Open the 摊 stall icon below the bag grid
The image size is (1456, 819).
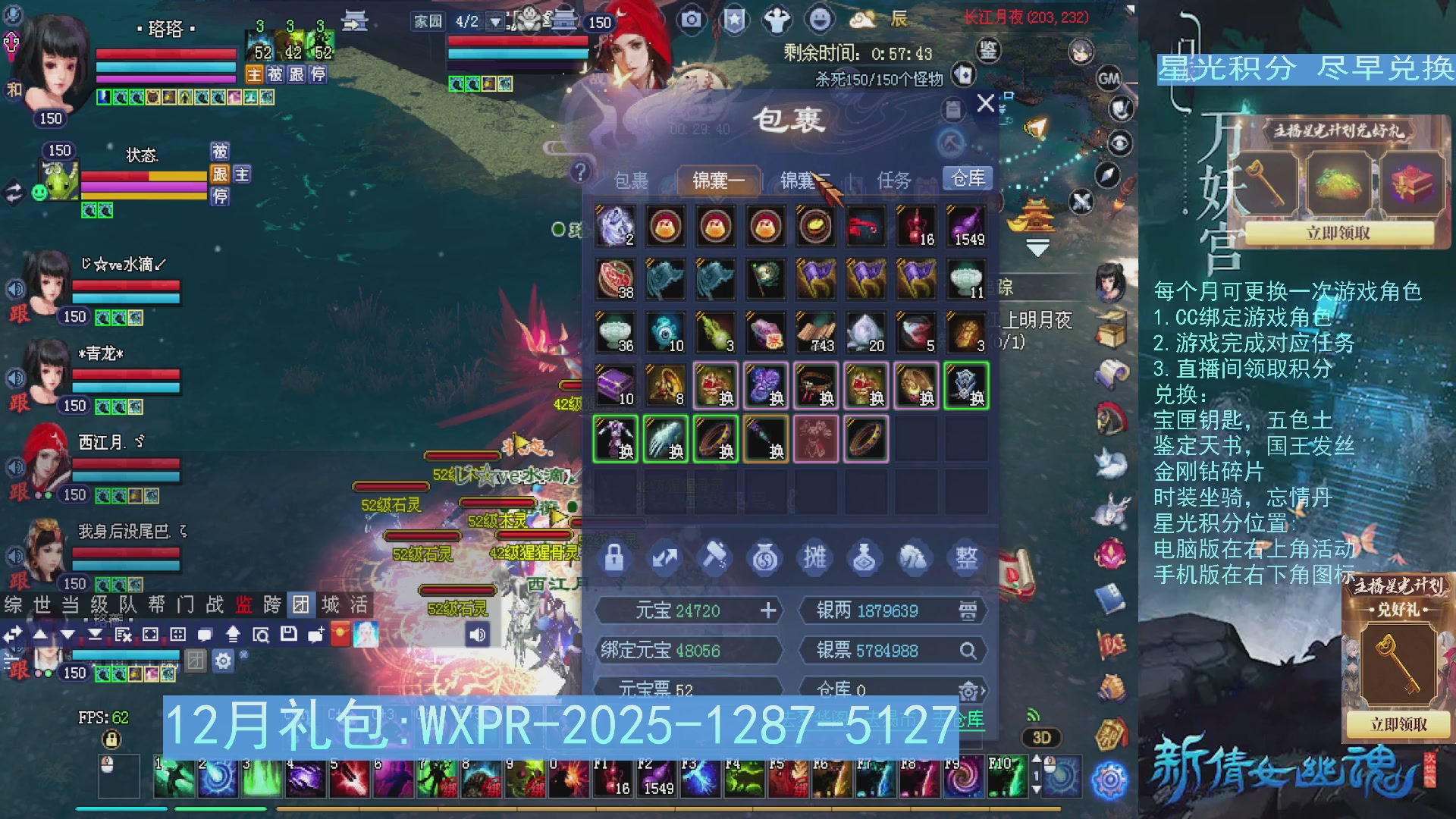point(815,559)
